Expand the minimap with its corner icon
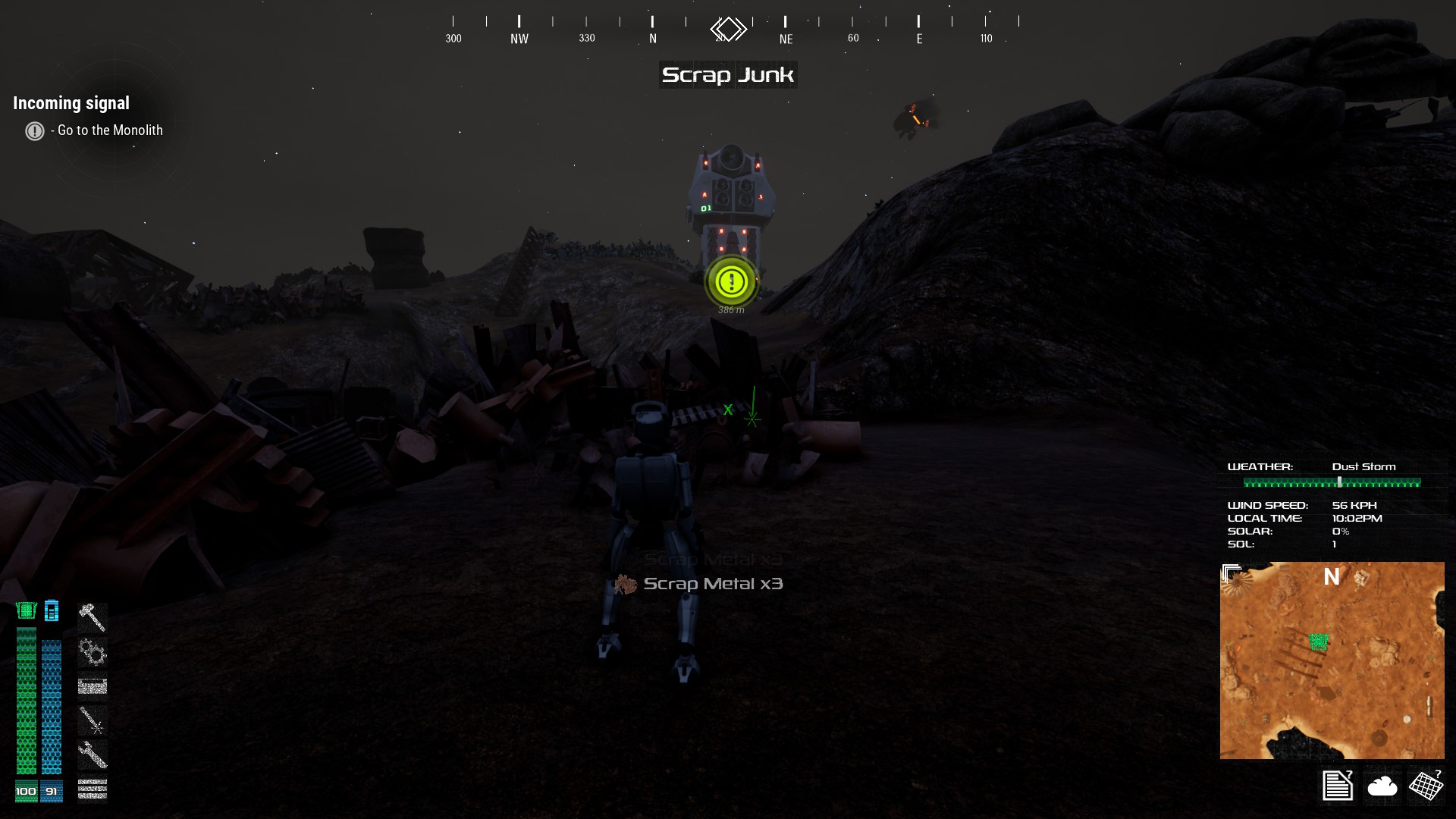1456x819 pixels. [x=1232, y=573]
